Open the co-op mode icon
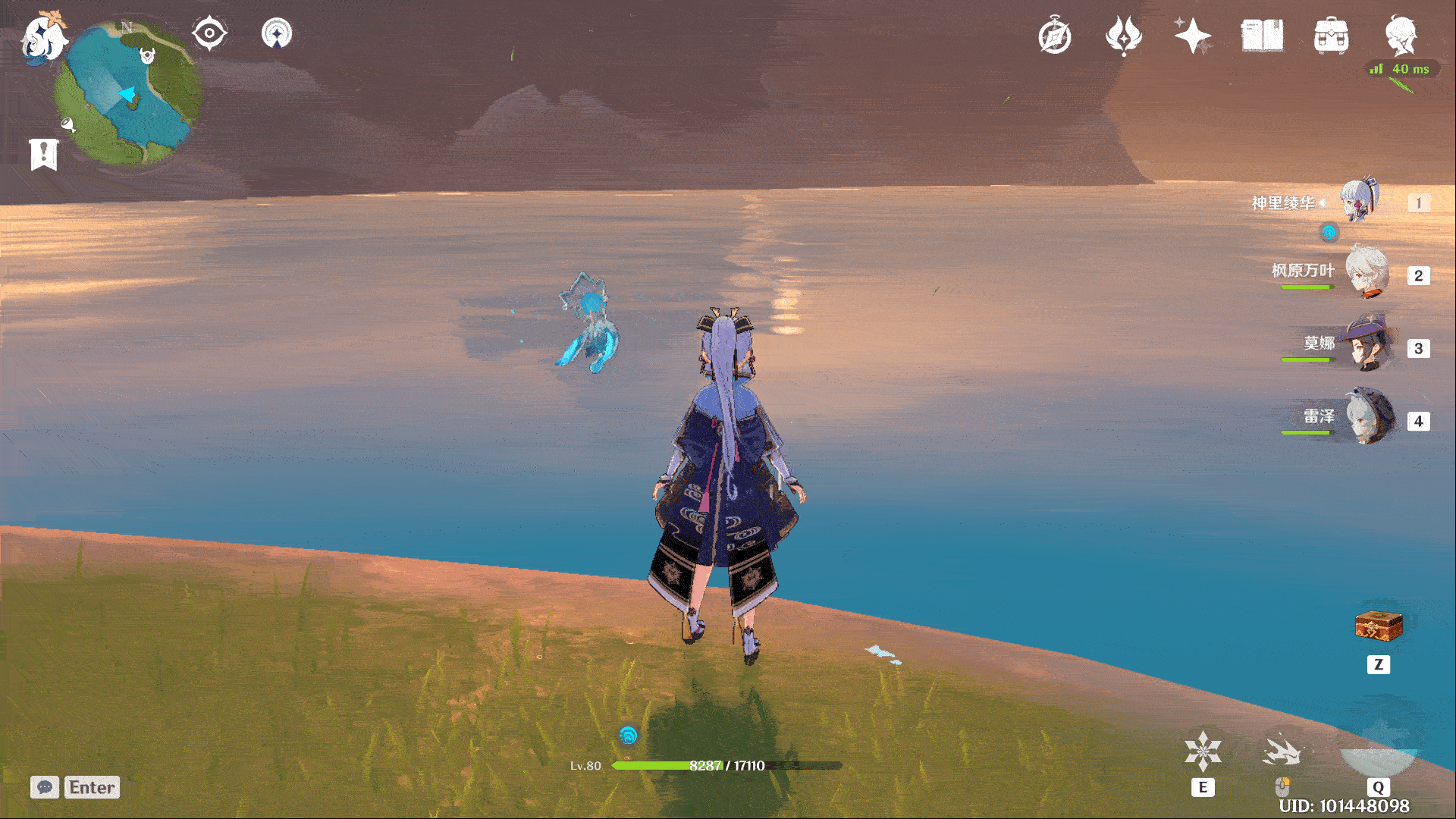This screenshot has height=819, width=1456. [x=277, y=34]
